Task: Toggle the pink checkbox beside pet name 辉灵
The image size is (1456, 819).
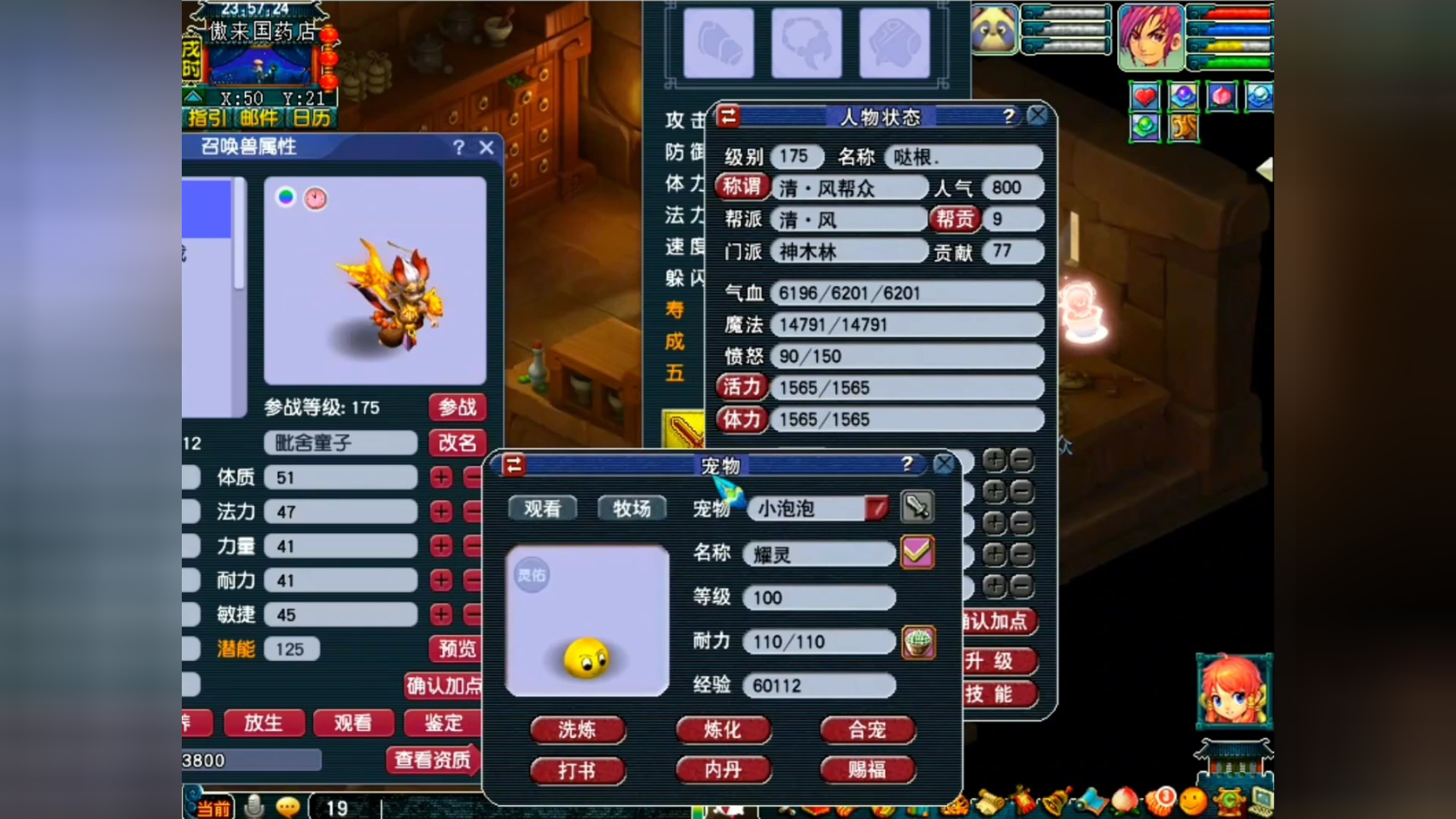Action: pos(916,553)
